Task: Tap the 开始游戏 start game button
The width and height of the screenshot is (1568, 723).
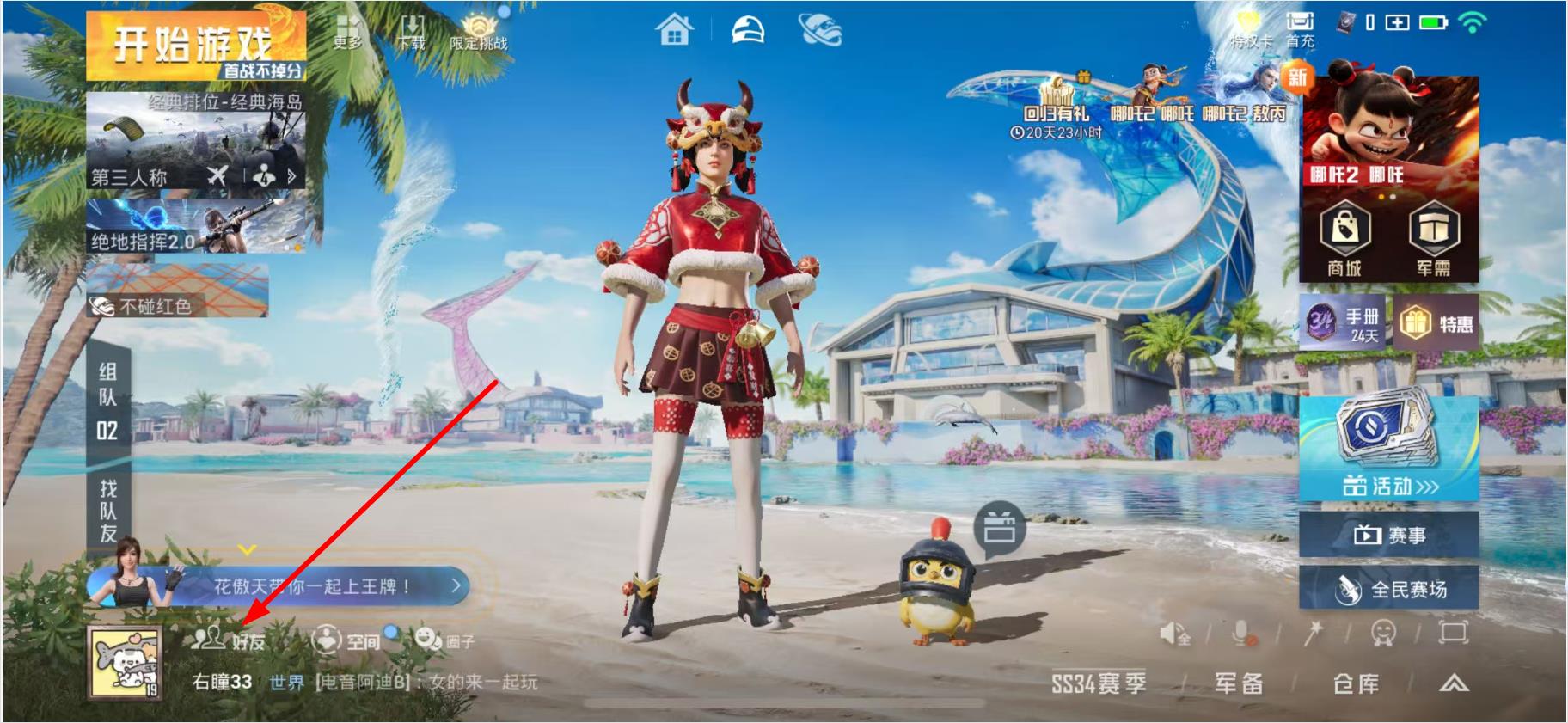Action: [195, 46]
